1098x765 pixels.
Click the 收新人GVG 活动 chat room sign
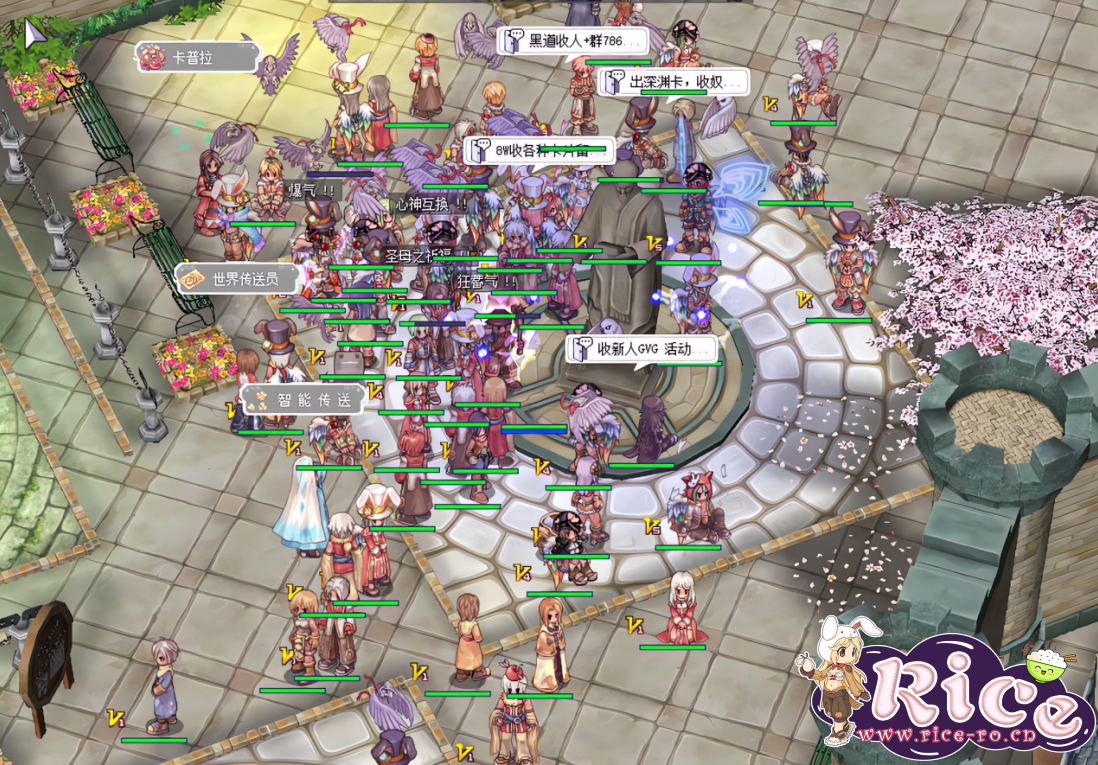(x=643, y=349)
